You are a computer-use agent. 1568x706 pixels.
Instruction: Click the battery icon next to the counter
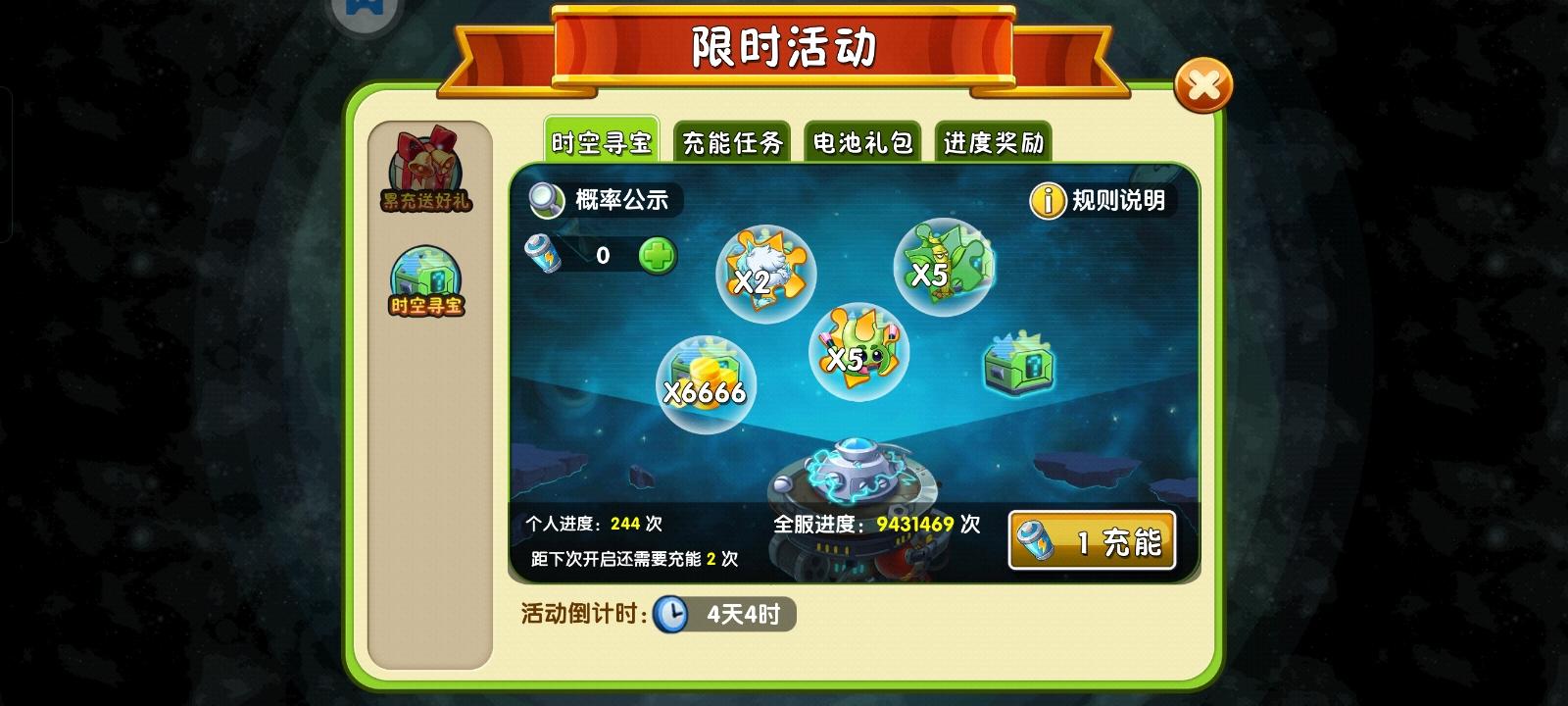pyautogui.click(x=546, y=254)
